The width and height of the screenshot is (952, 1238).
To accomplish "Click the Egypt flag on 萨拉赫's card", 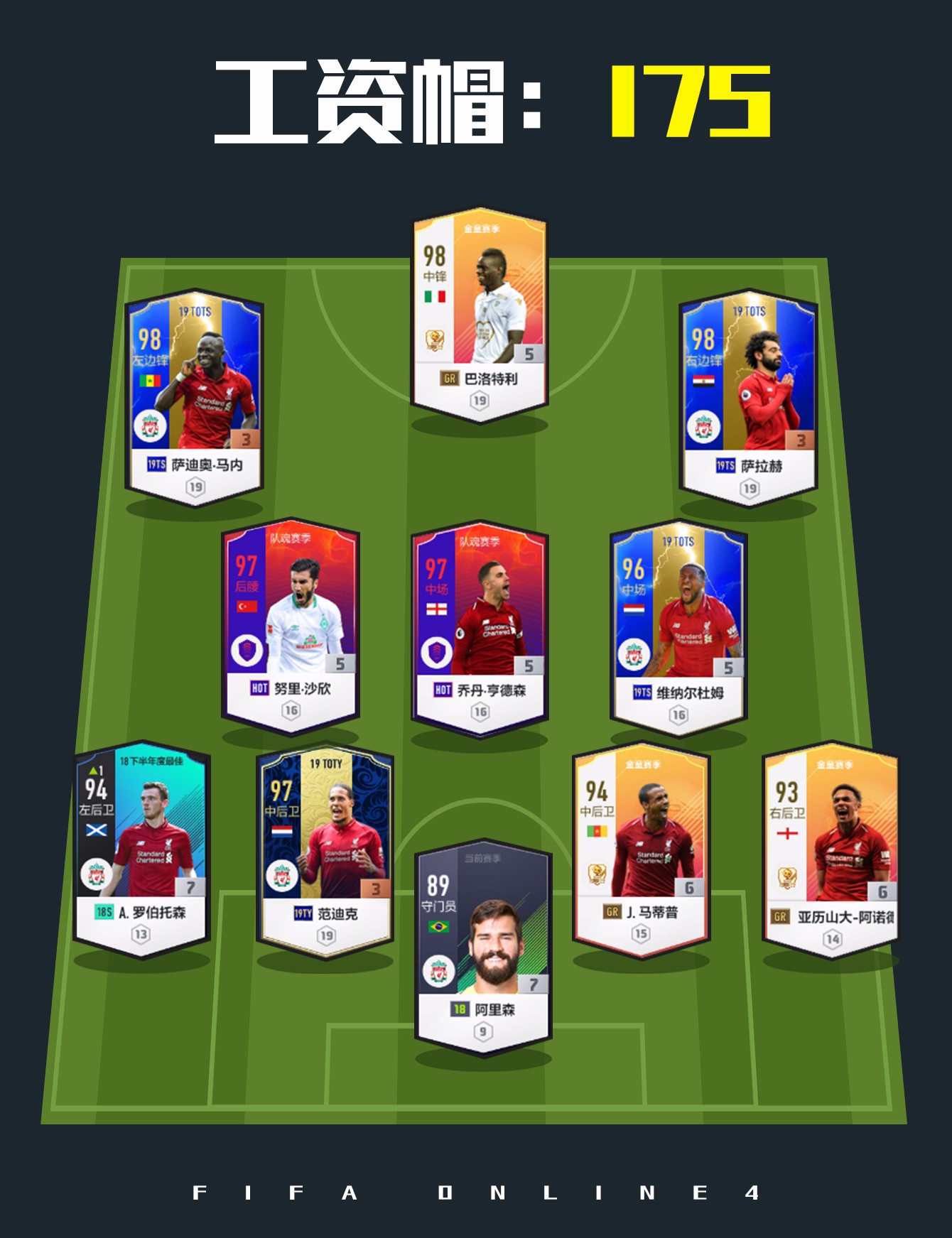I will tap(703, 381).
